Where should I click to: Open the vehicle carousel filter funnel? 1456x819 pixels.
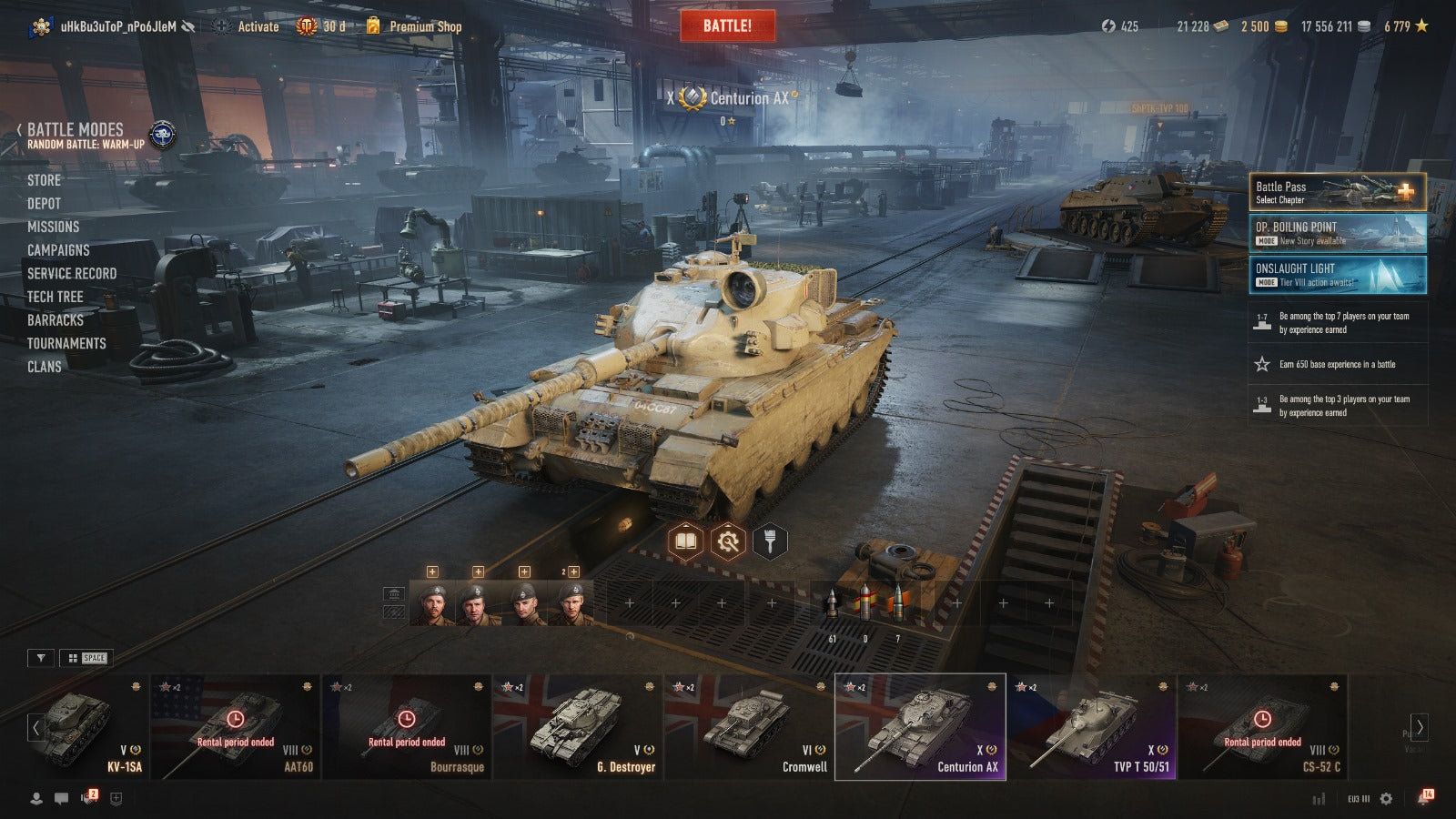[x=41, y=658]
